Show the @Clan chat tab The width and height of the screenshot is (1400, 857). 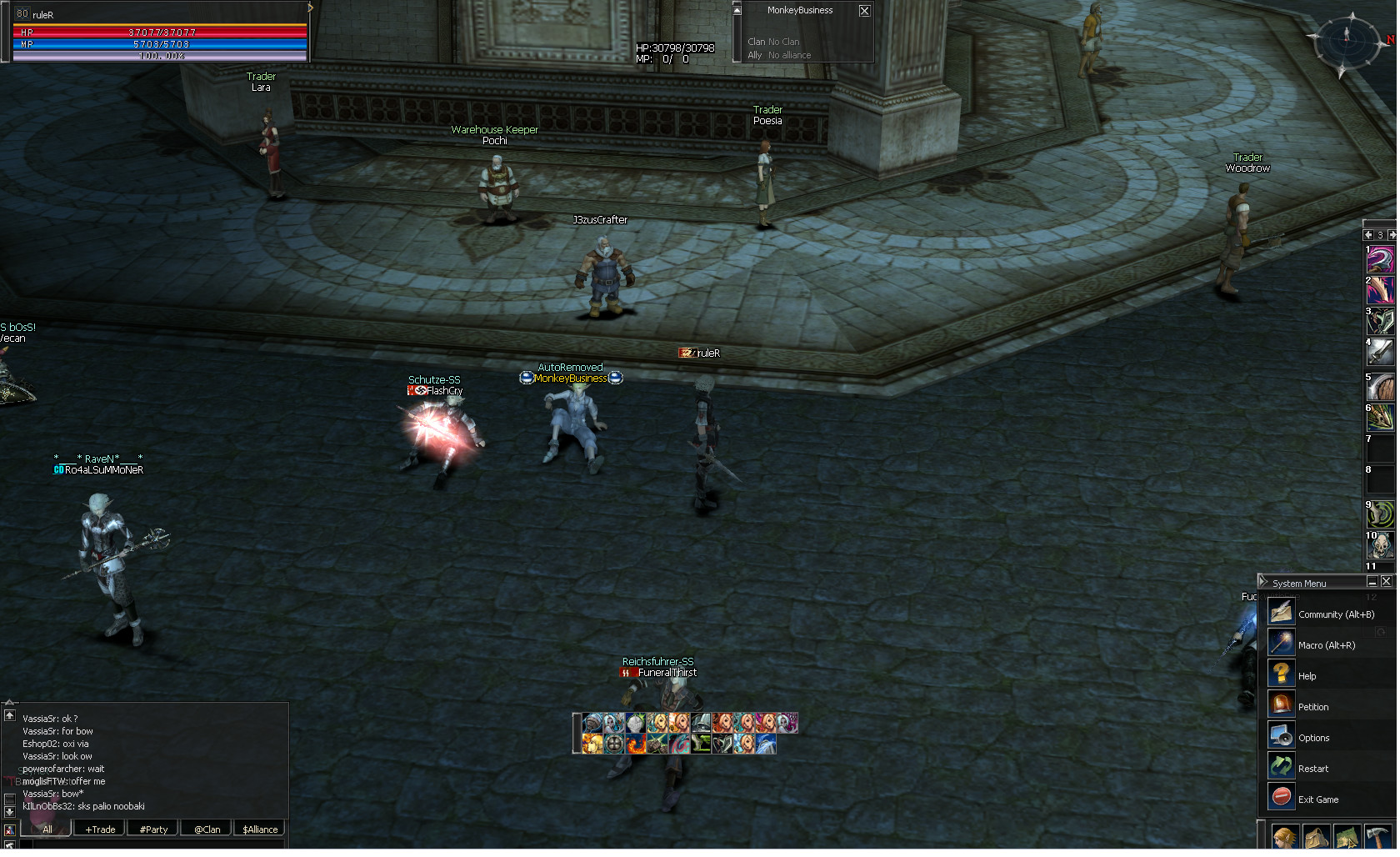coord(207,830)
